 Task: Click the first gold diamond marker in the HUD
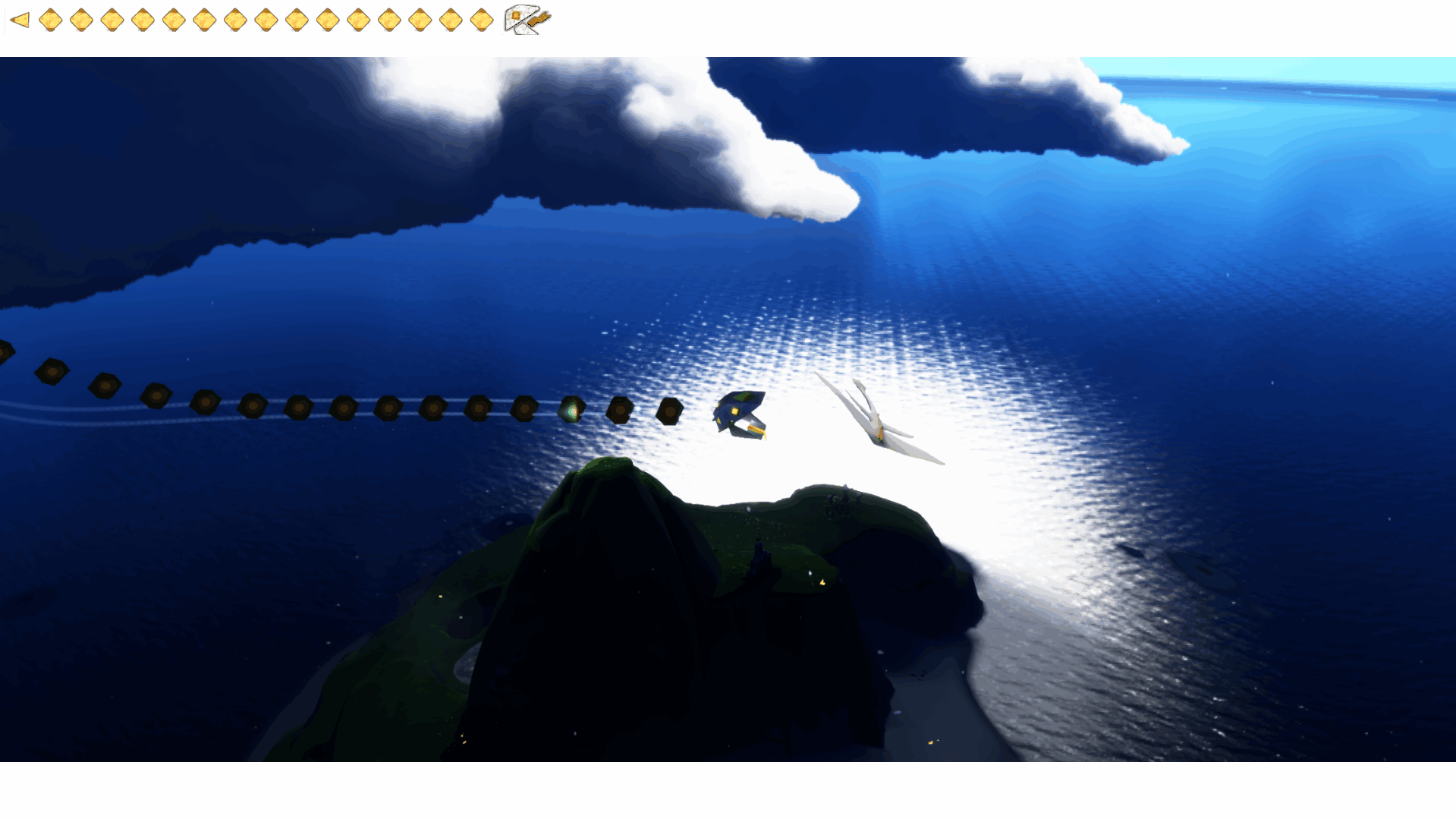coord(51,20)
